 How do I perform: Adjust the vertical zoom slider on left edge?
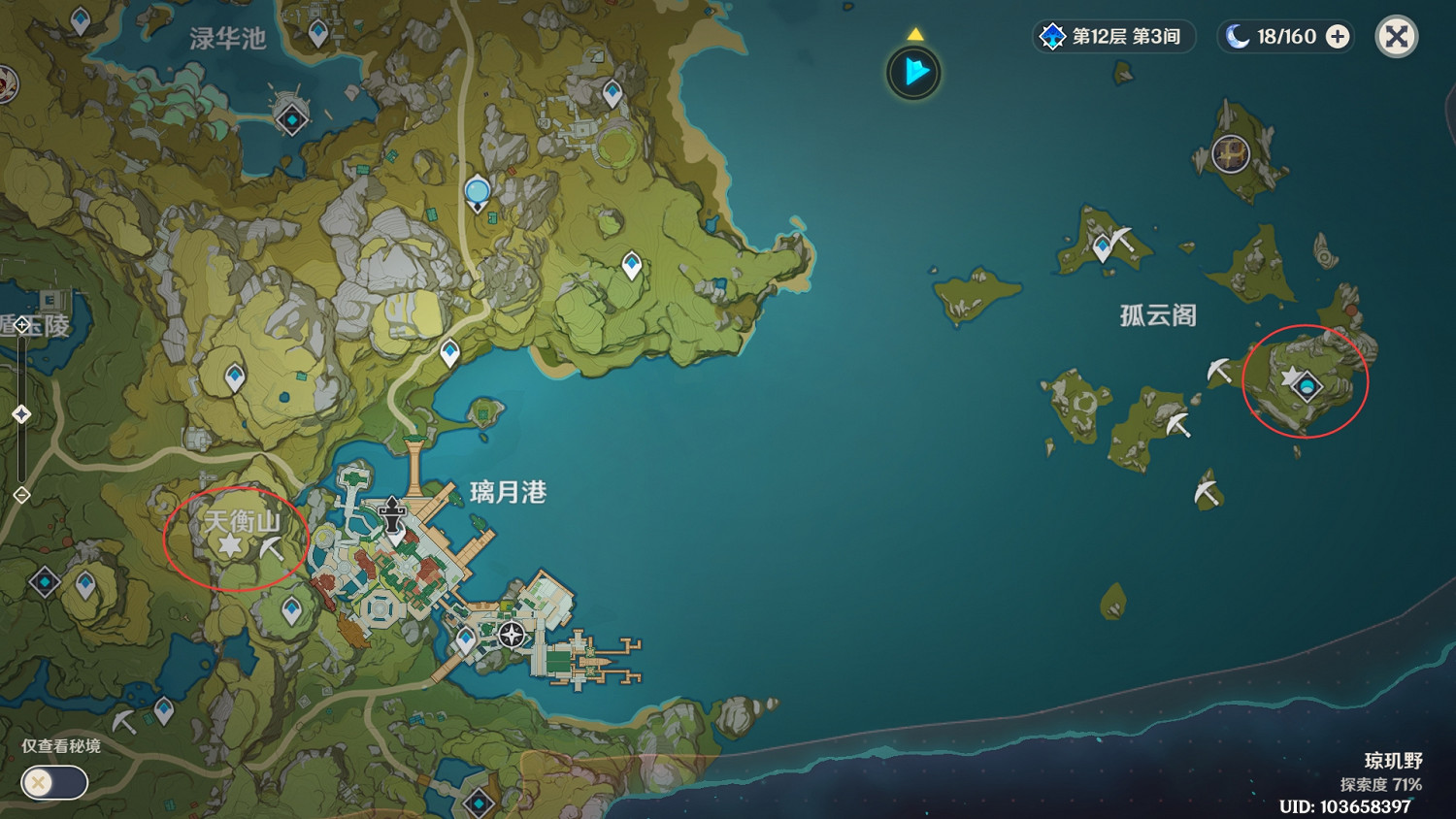click(21, 412)
